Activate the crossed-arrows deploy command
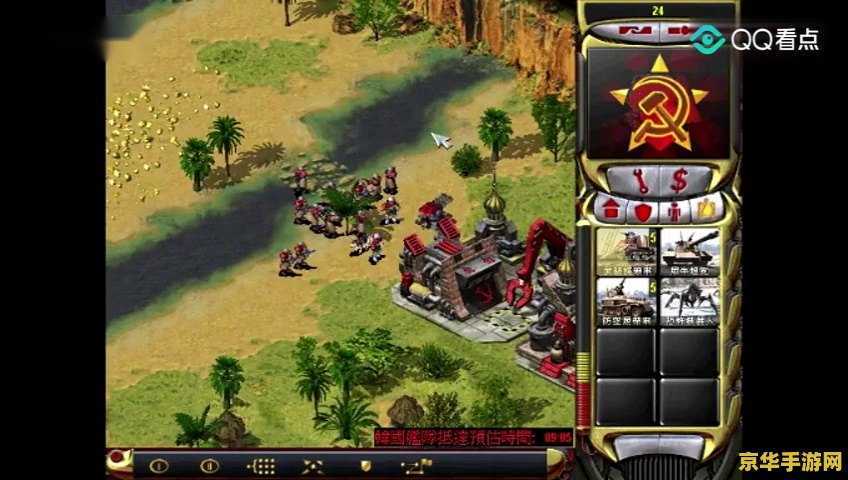Viewport: 848px width, 480px height. [313, 465]
